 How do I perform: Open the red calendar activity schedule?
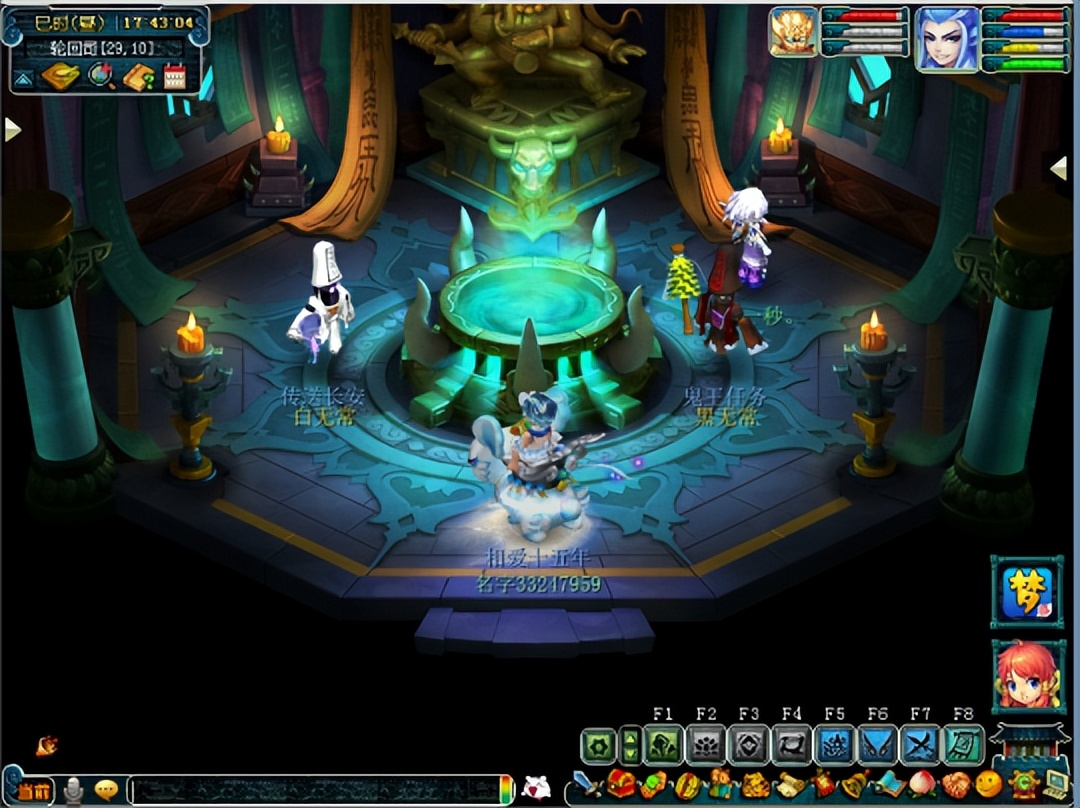(175, 77)
